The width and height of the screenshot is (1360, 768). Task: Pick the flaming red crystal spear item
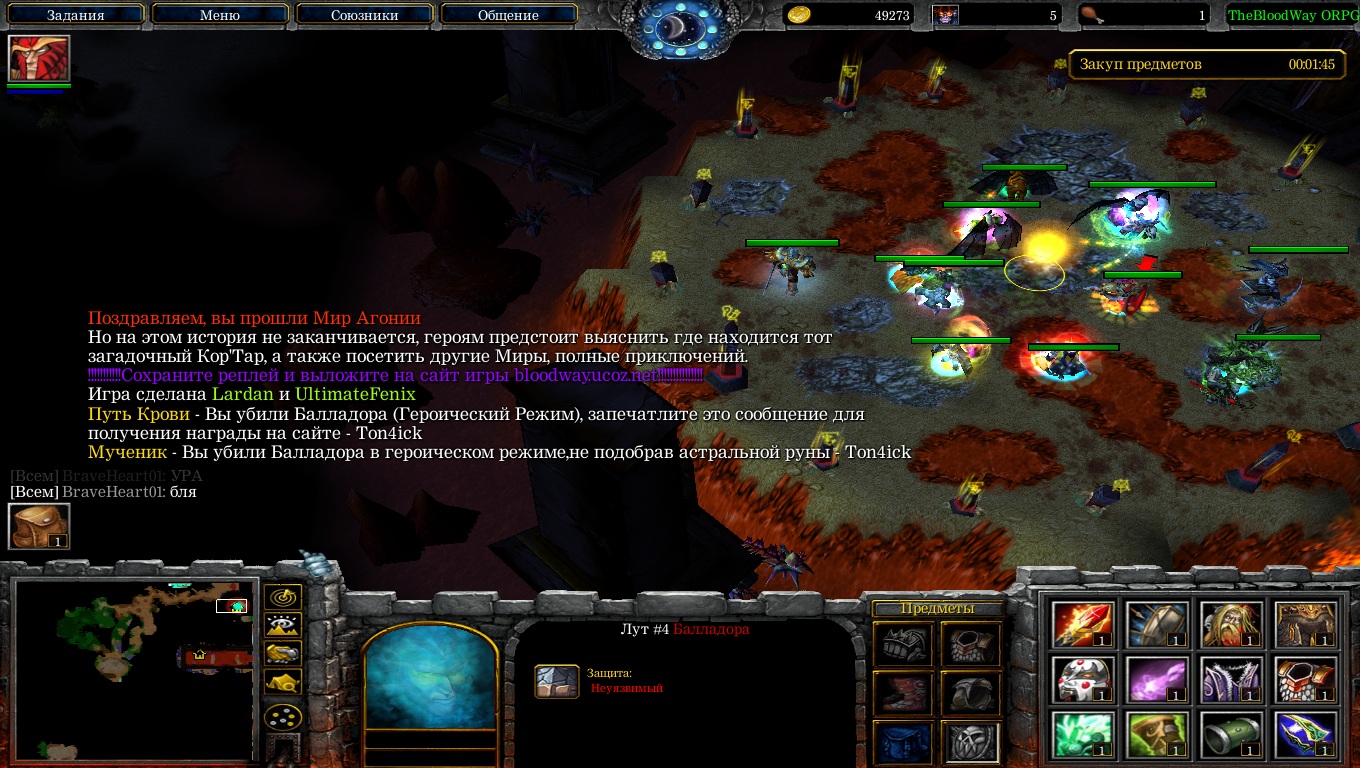tap(1083, 625)
